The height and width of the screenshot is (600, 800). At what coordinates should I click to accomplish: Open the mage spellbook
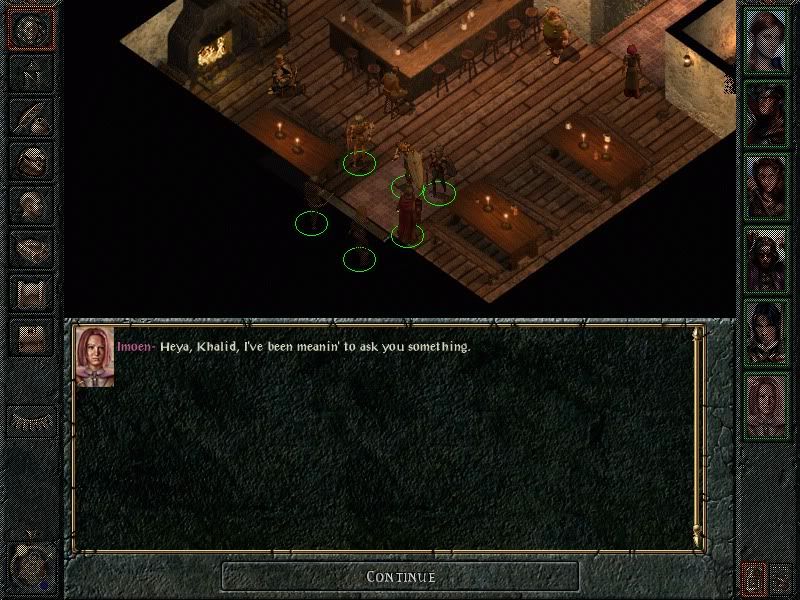click(x=30, y=247)
